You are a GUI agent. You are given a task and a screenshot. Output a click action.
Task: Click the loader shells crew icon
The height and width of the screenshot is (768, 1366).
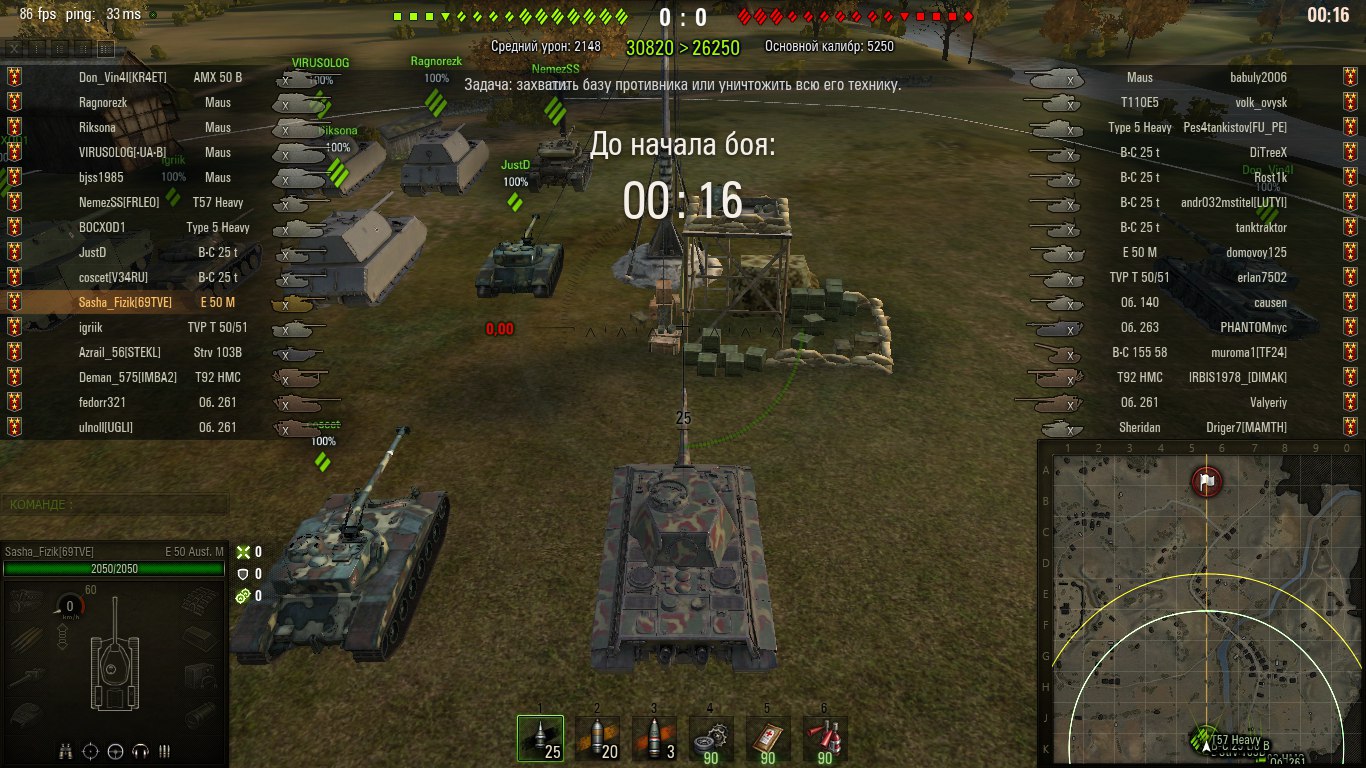165,751
